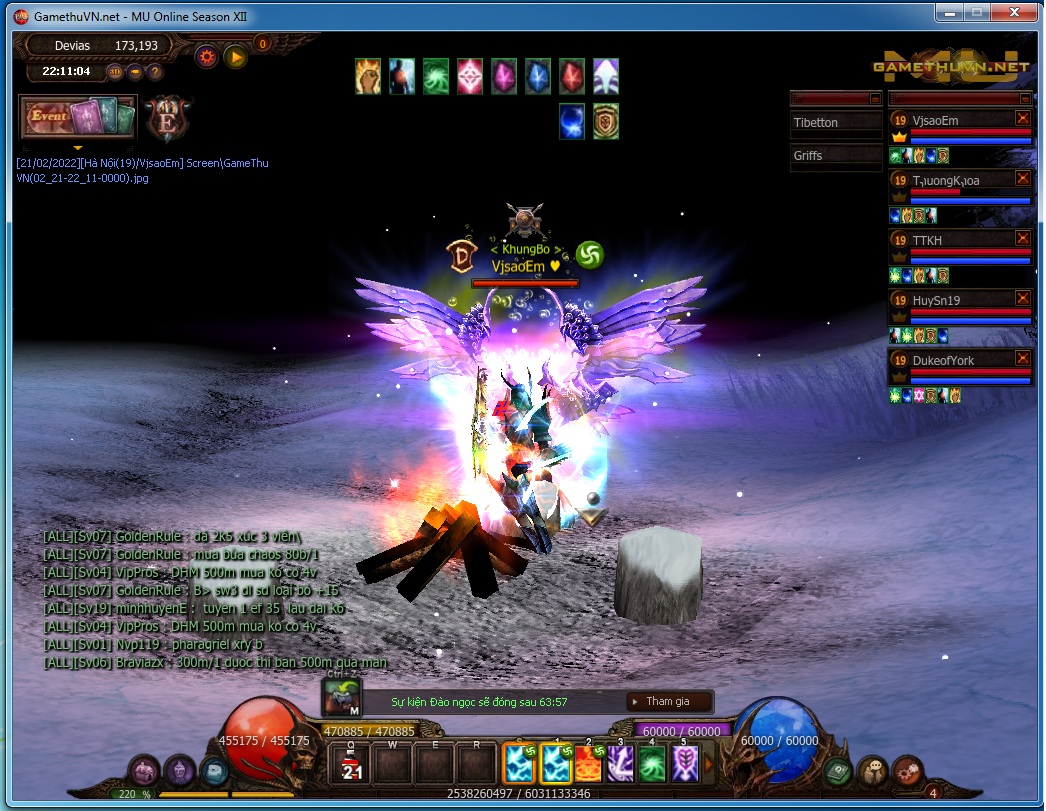This screenshot has height=811, width=1046.
Task: Select the purple skill in slot 5
Action: tap(685, 765)
